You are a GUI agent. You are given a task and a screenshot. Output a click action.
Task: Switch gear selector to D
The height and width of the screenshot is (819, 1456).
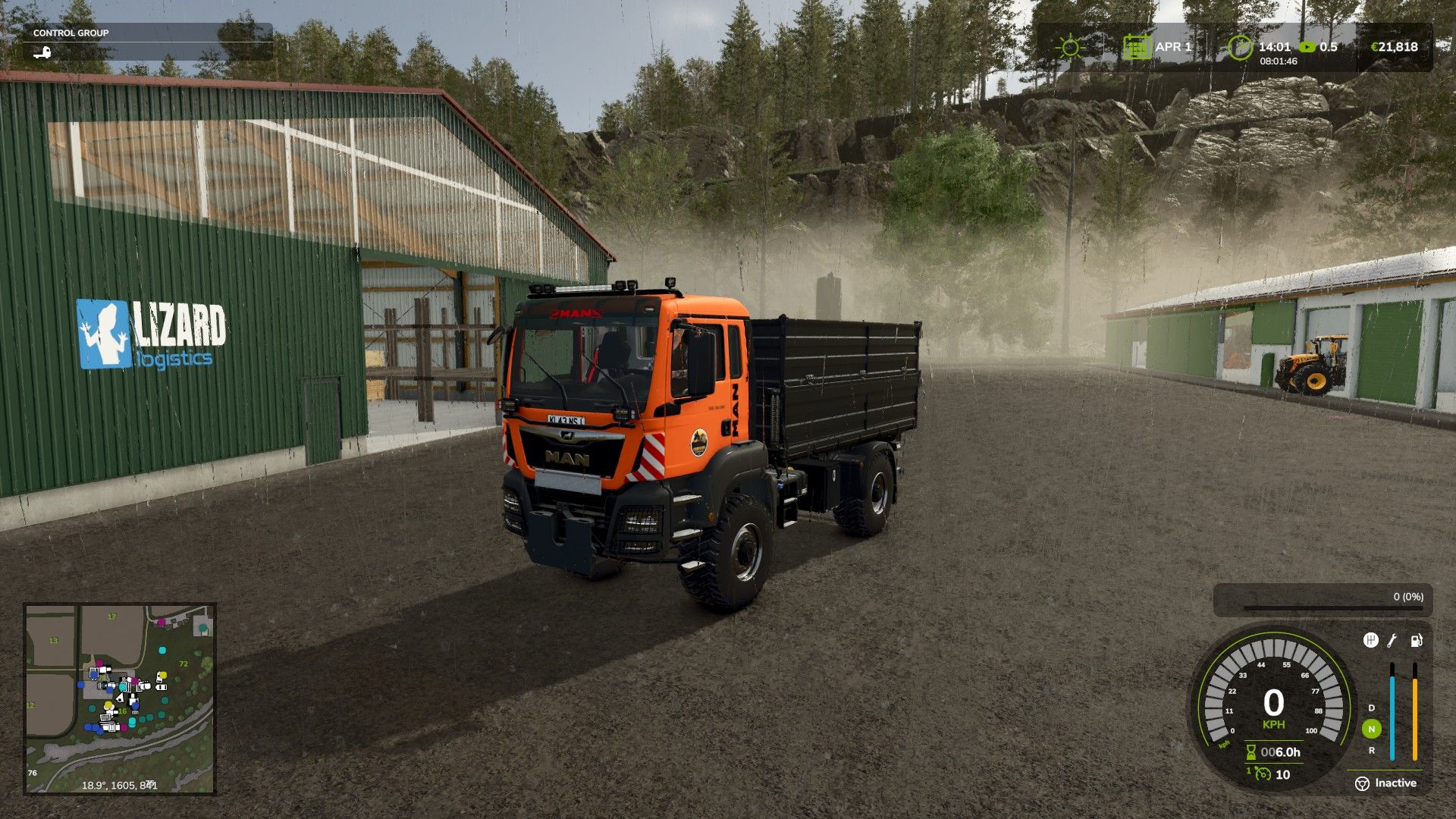(x=1371, y=708)
